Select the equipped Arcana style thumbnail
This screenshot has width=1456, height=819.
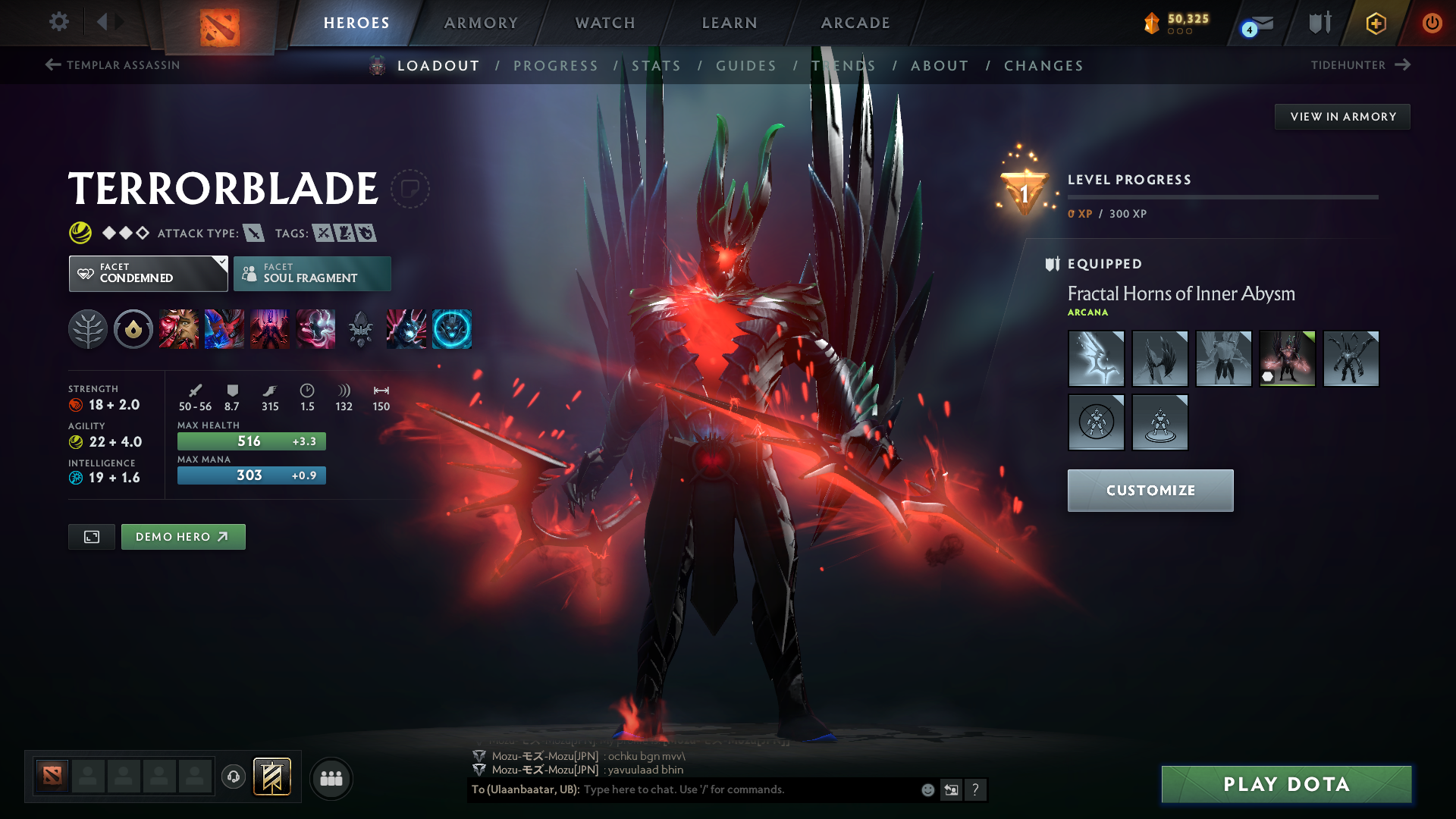tap(1287, 358)
